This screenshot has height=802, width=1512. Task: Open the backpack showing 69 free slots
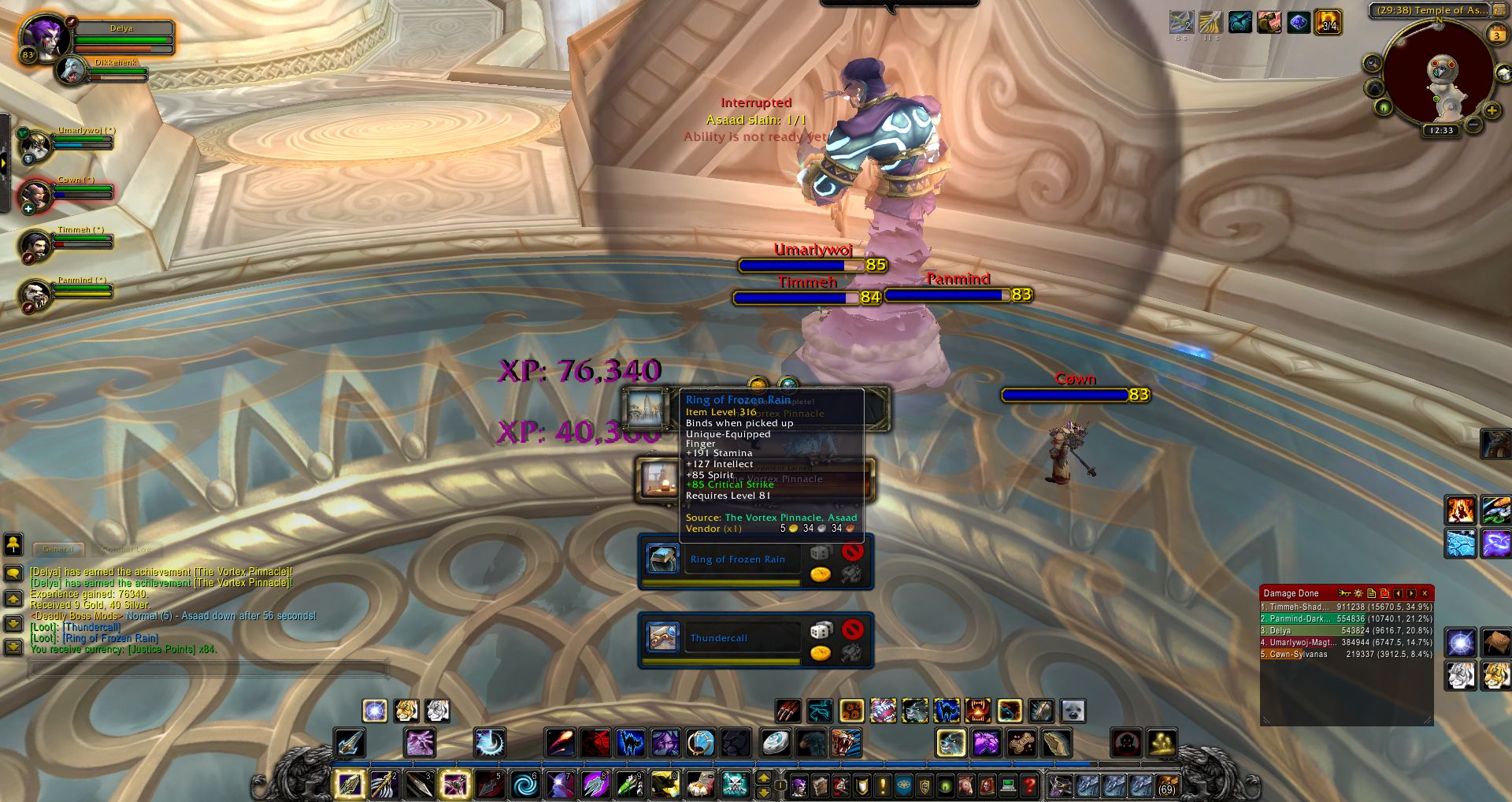[1166, 785]
